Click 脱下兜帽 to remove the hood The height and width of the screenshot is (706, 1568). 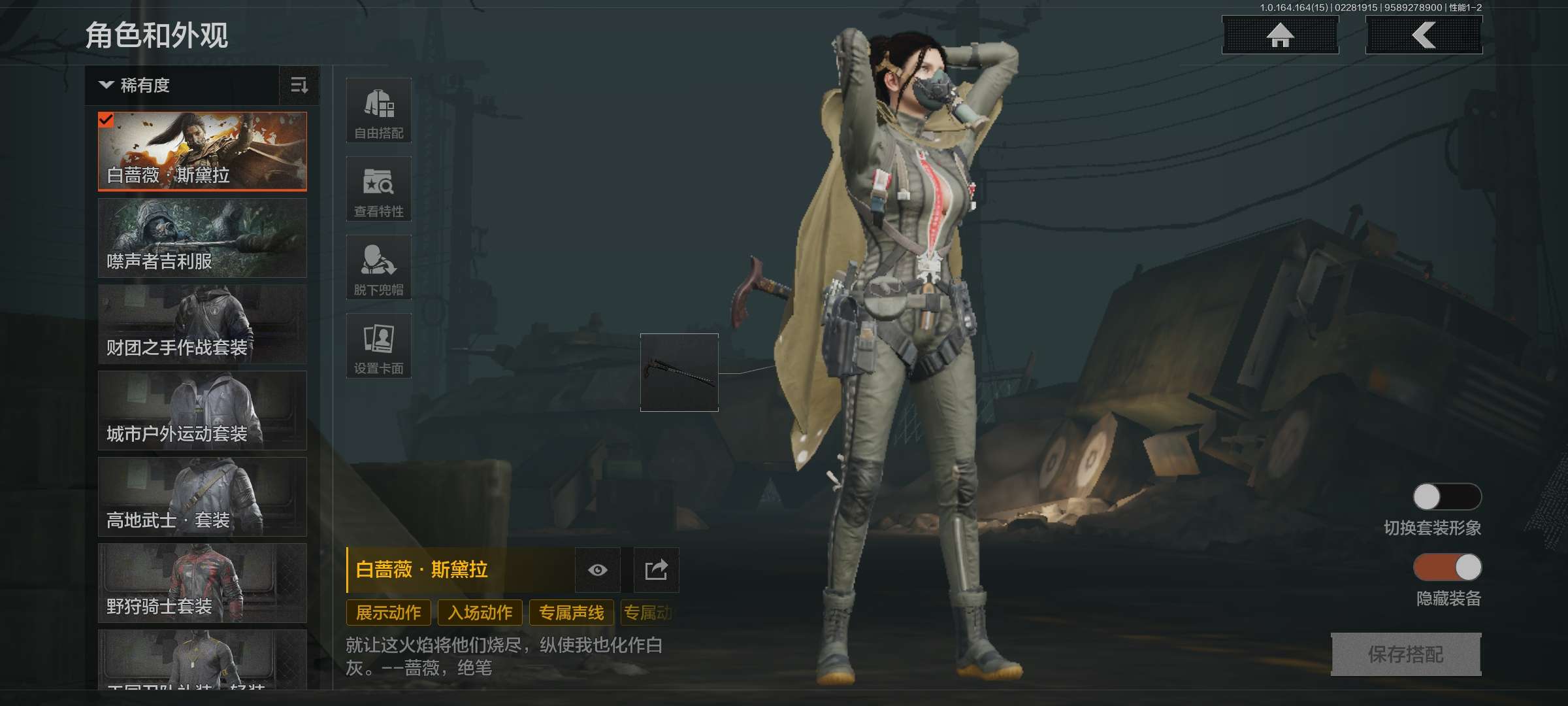[x=379, y=267]
